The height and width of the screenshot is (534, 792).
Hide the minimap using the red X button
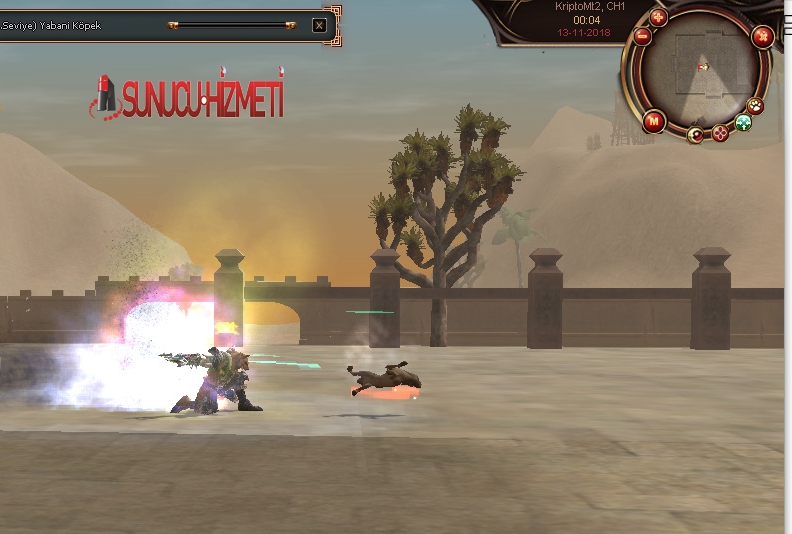[x=762, y=38]
